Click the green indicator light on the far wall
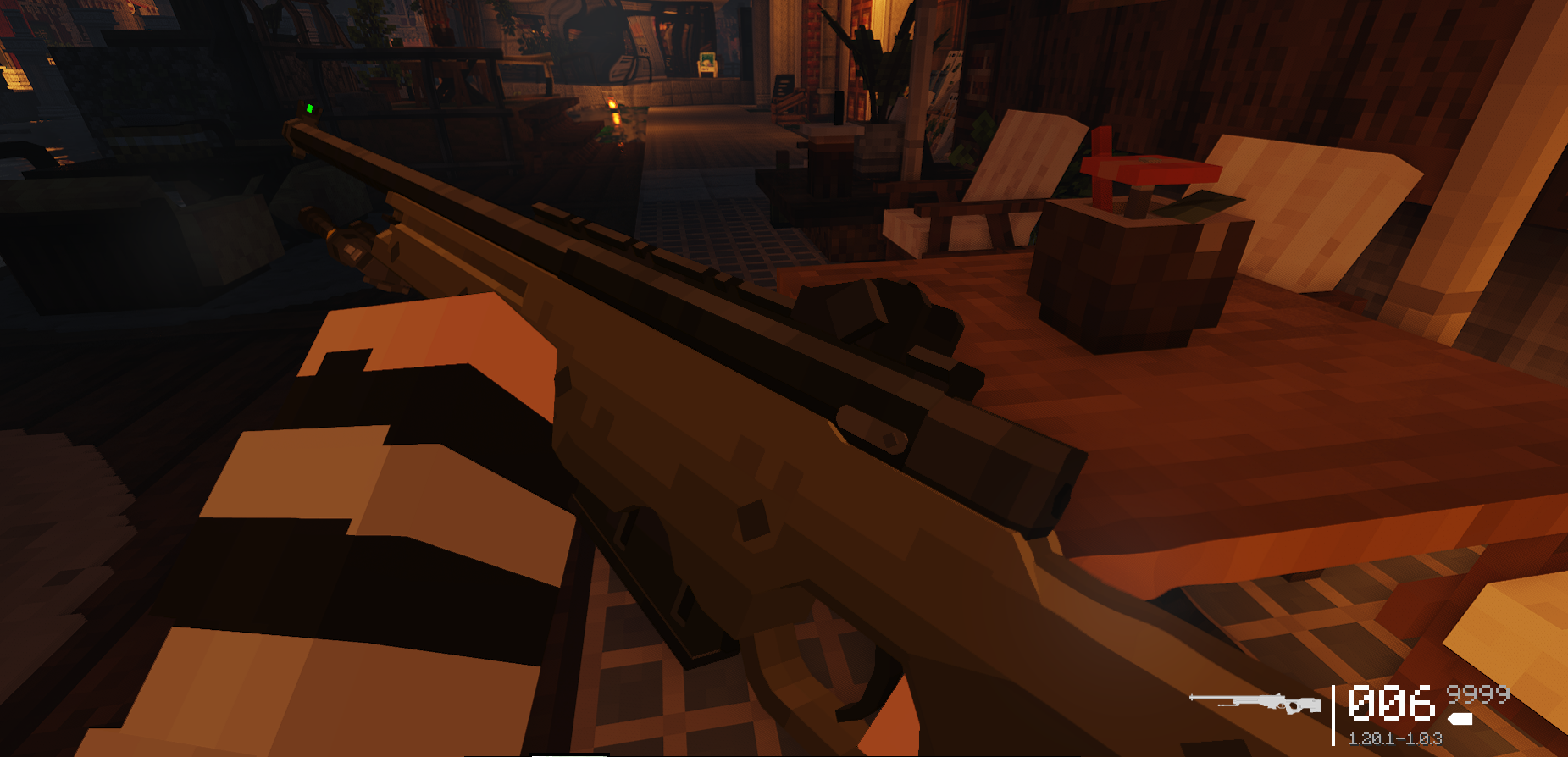Screen dimensions: 1568x757 [312, 107]
